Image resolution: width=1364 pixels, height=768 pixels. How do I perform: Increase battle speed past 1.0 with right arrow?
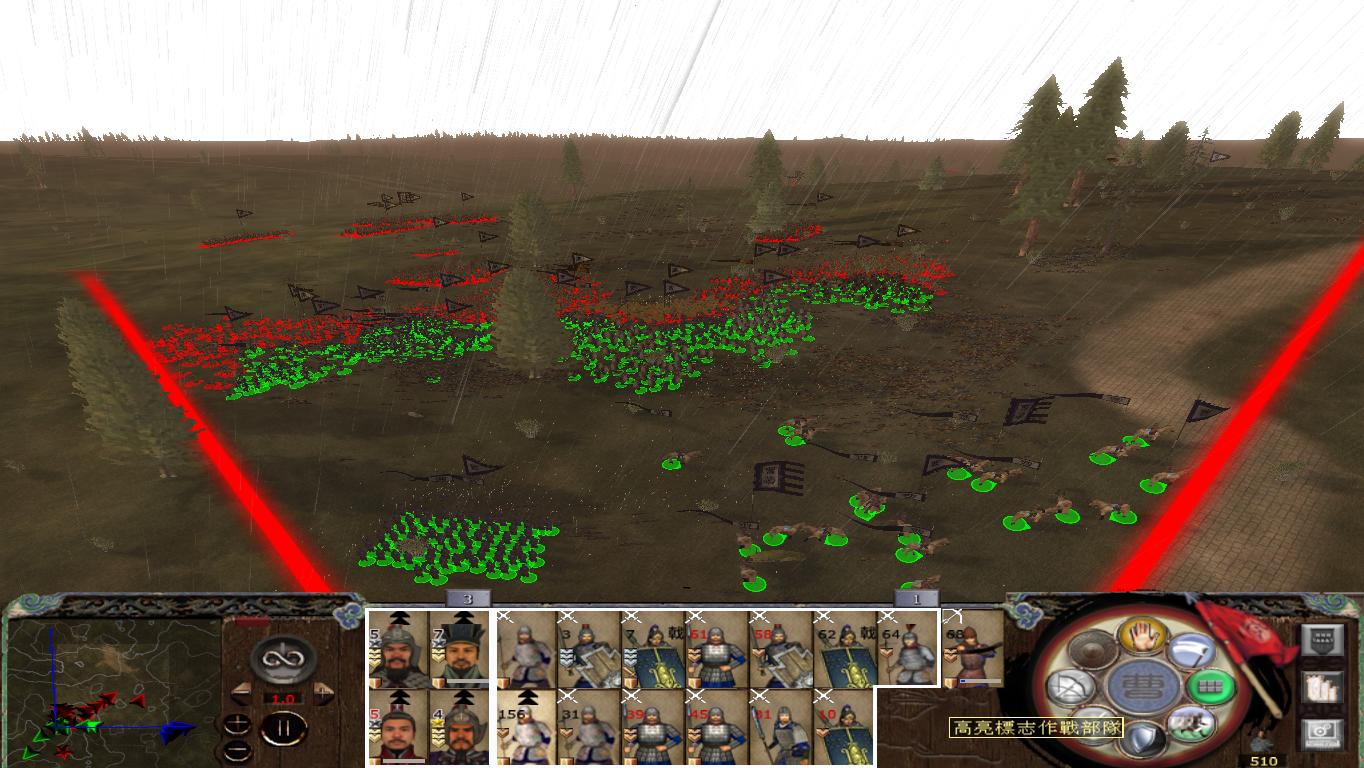pyautogui.click(x=321, y=692)
